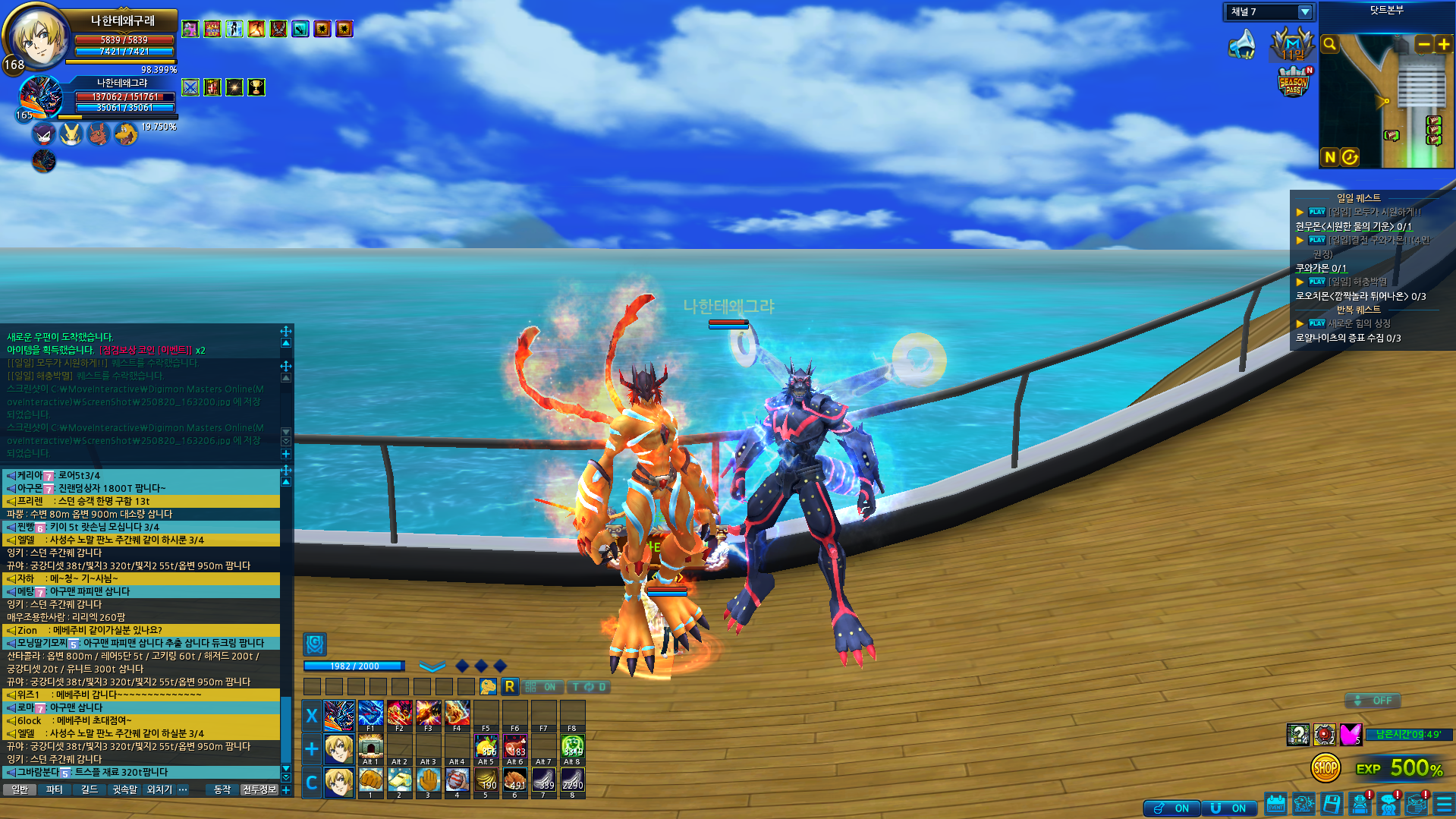
Task: Use the roast meat item in slot 6
Action: (x=514, y=780)
